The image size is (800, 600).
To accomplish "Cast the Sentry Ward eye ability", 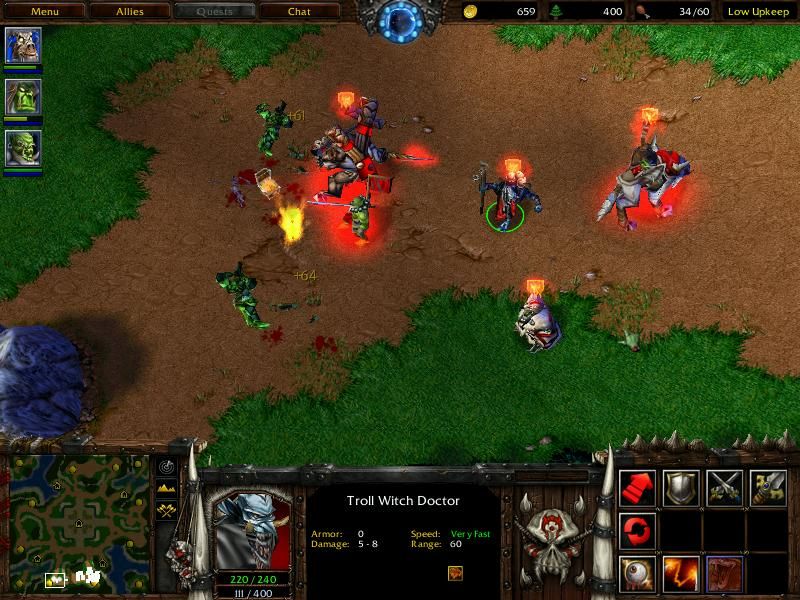I will 637,573.
